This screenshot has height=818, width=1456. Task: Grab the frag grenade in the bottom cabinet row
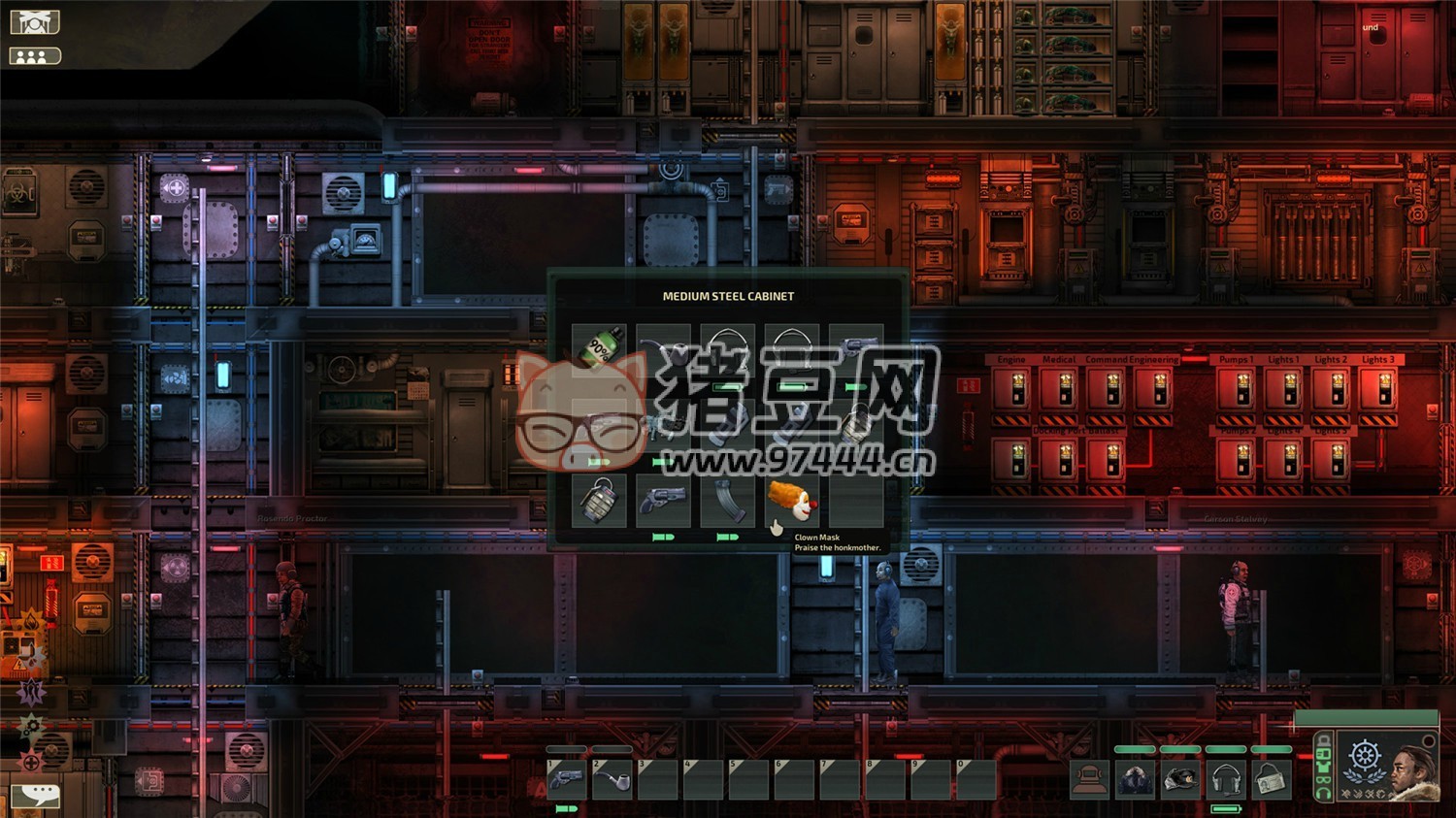pos(599,501)
